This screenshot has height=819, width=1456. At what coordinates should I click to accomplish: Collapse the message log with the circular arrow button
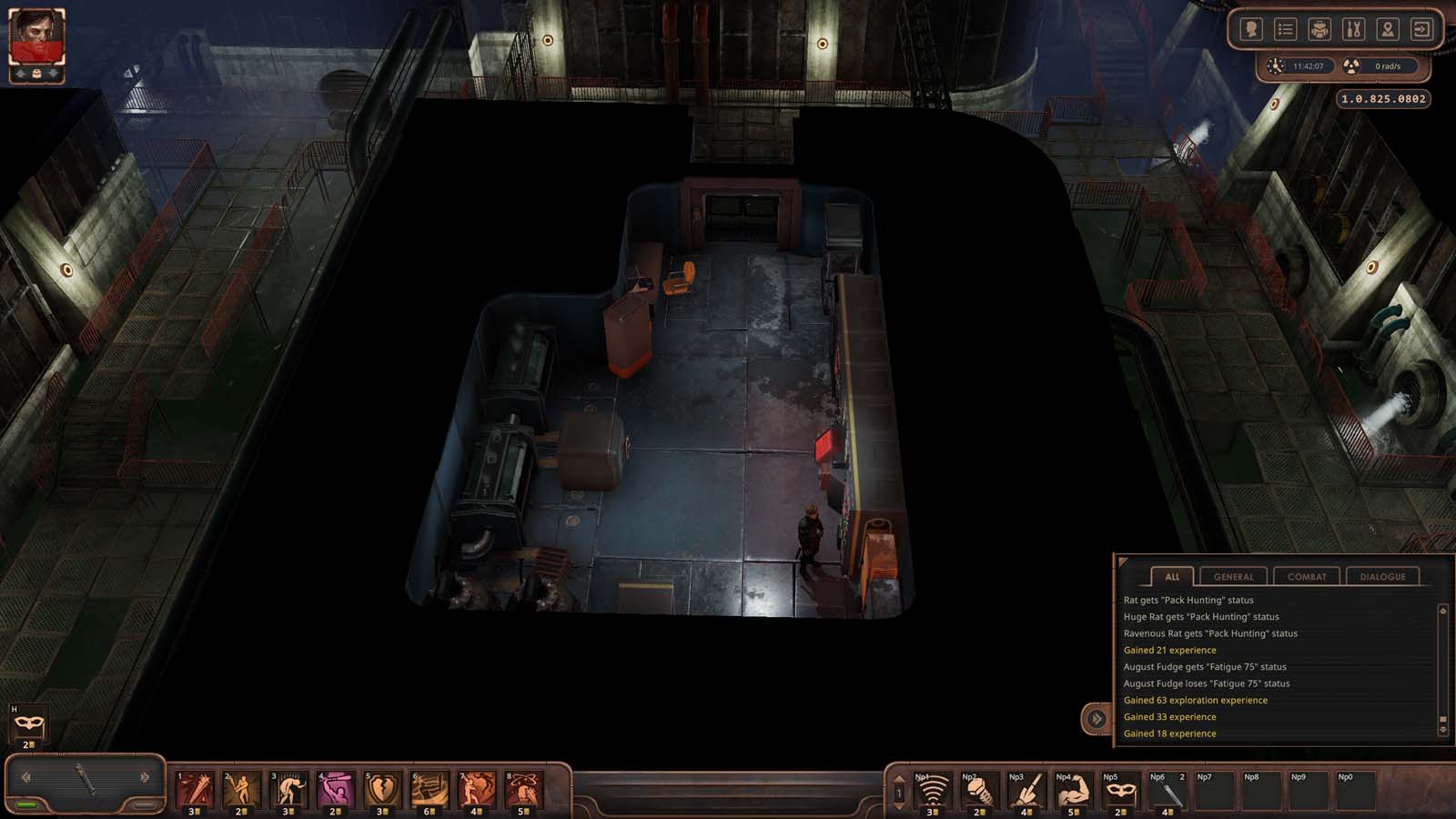[1095, 717]
